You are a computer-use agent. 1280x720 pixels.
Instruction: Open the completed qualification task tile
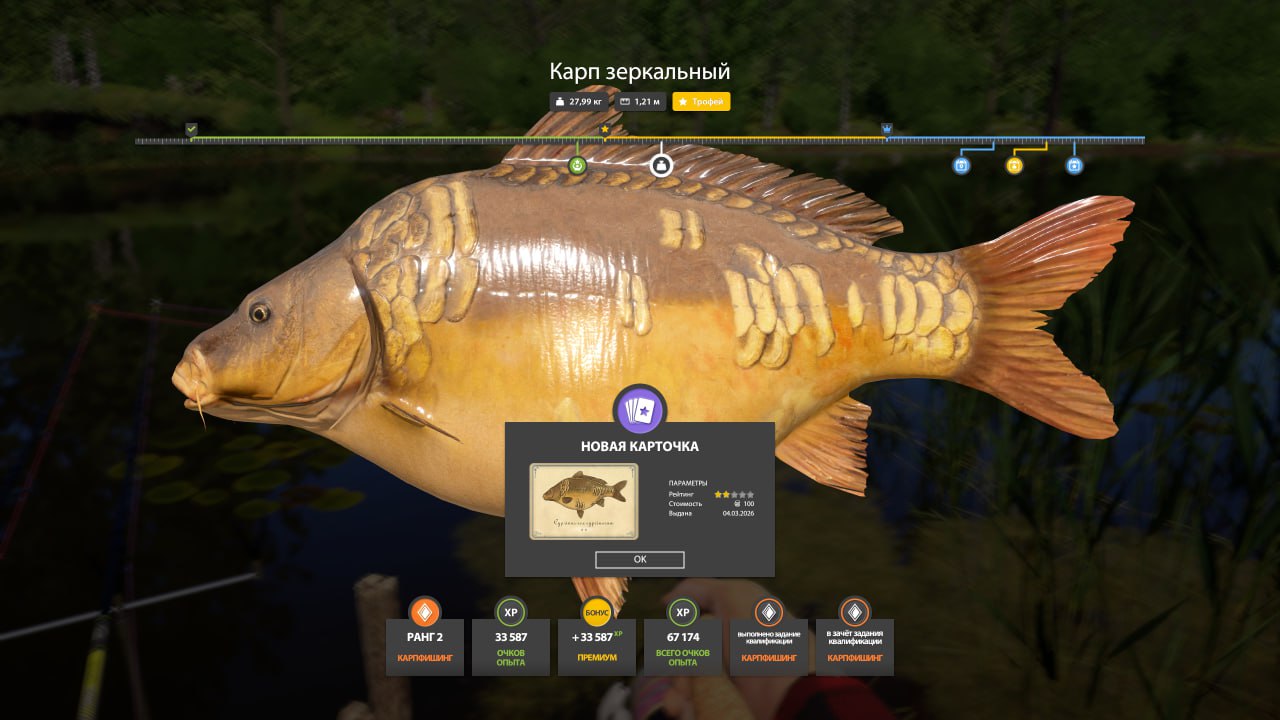click(769, 645)
